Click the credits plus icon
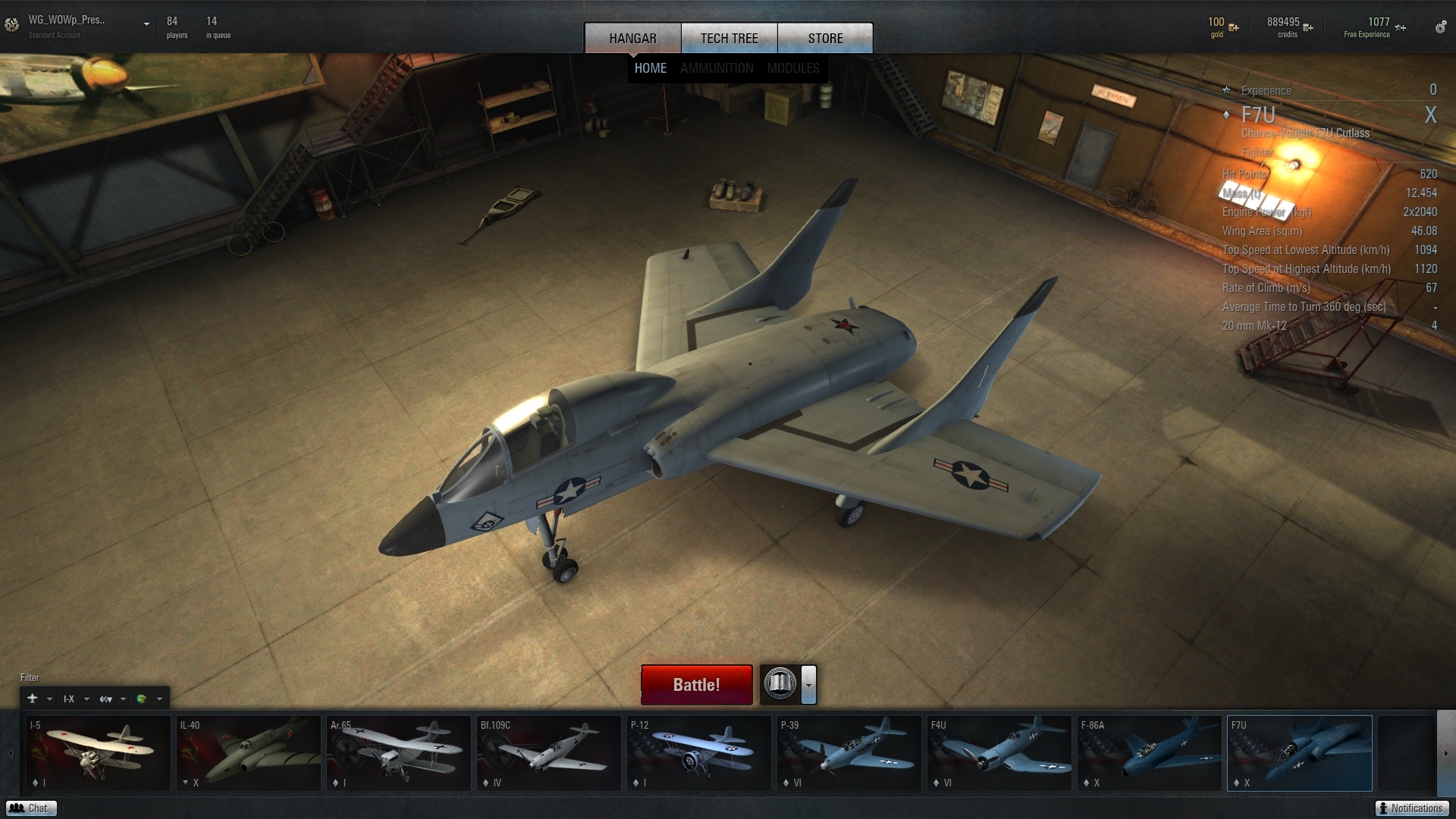Screen dimensions: 1456x819 point(1307,27)
